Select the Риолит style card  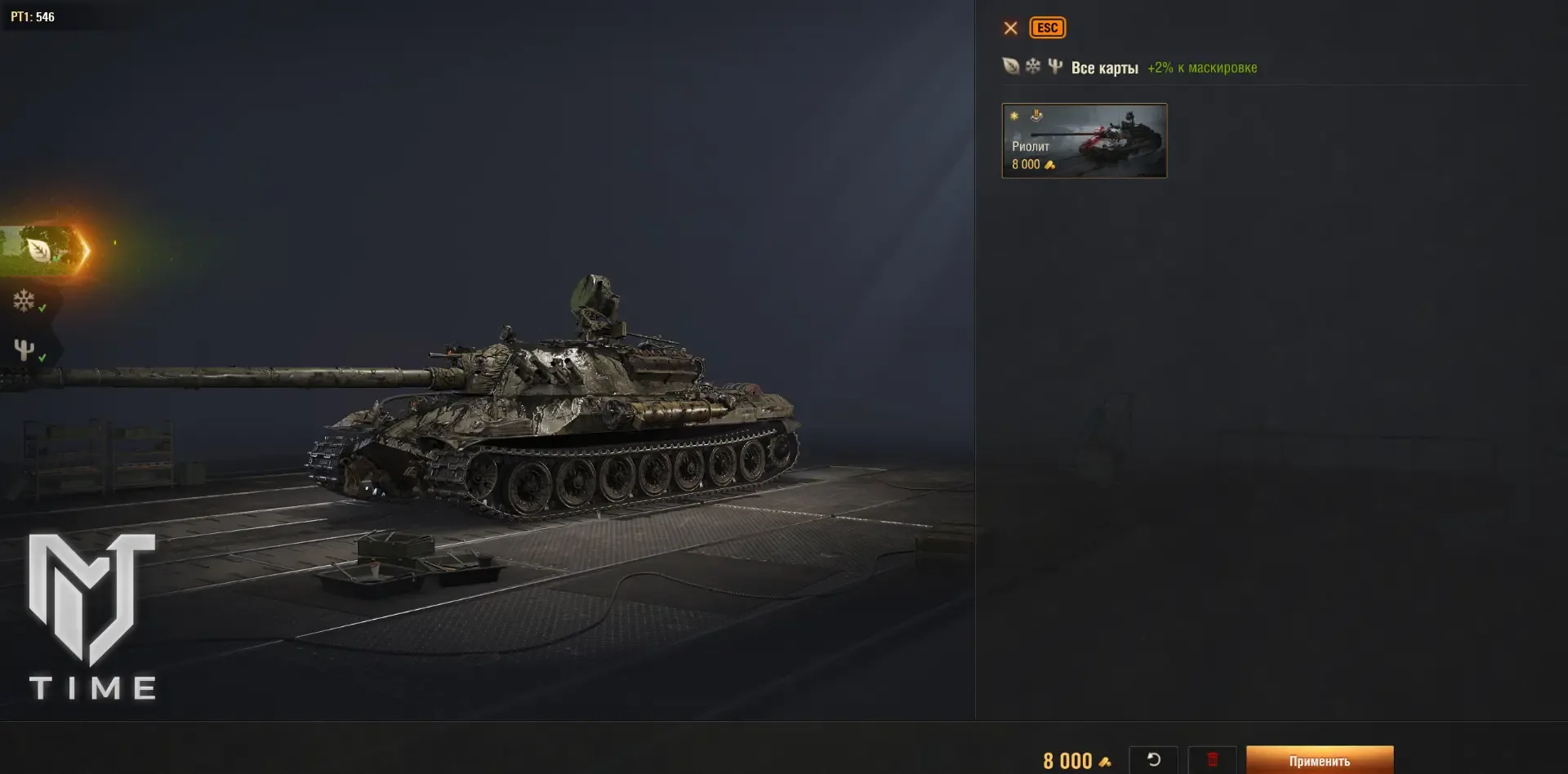[x=1084, y=140]
